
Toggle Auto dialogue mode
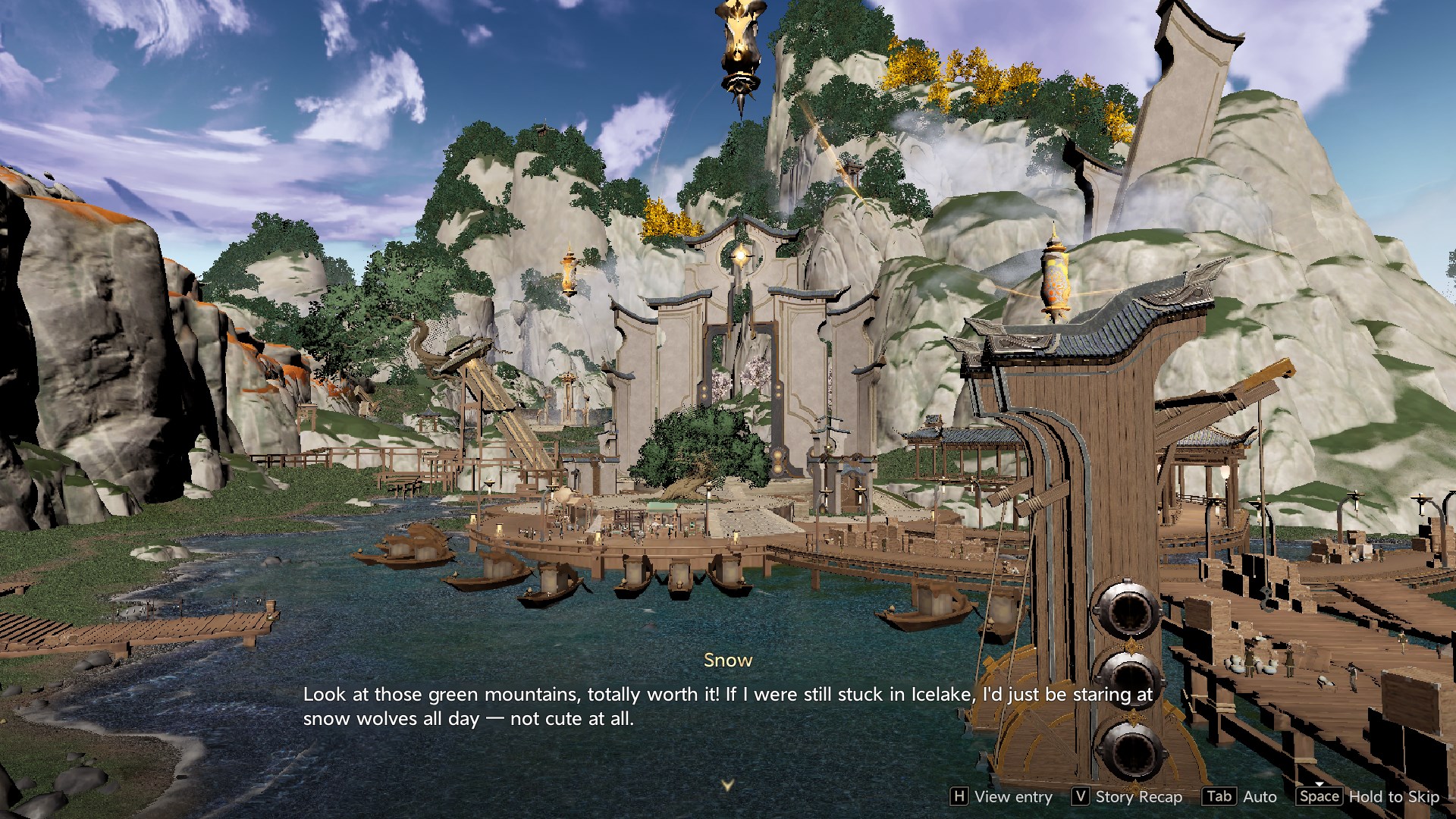(x=1241, y=796)
